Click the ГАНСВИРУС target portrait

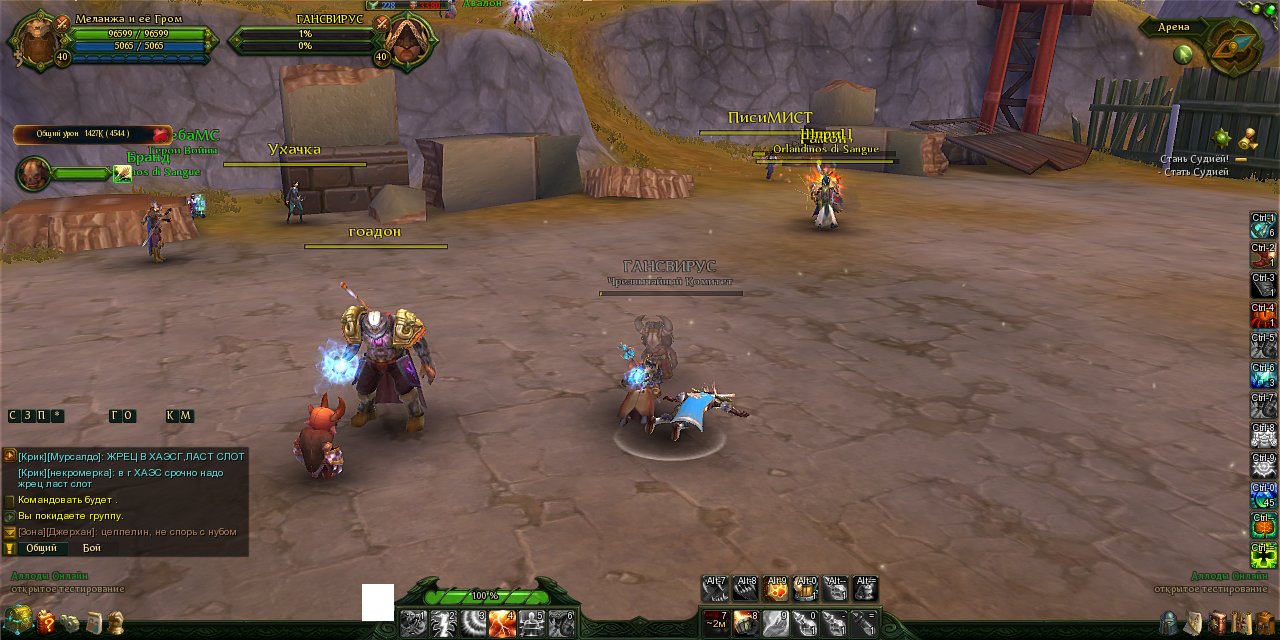pos(408,43)
